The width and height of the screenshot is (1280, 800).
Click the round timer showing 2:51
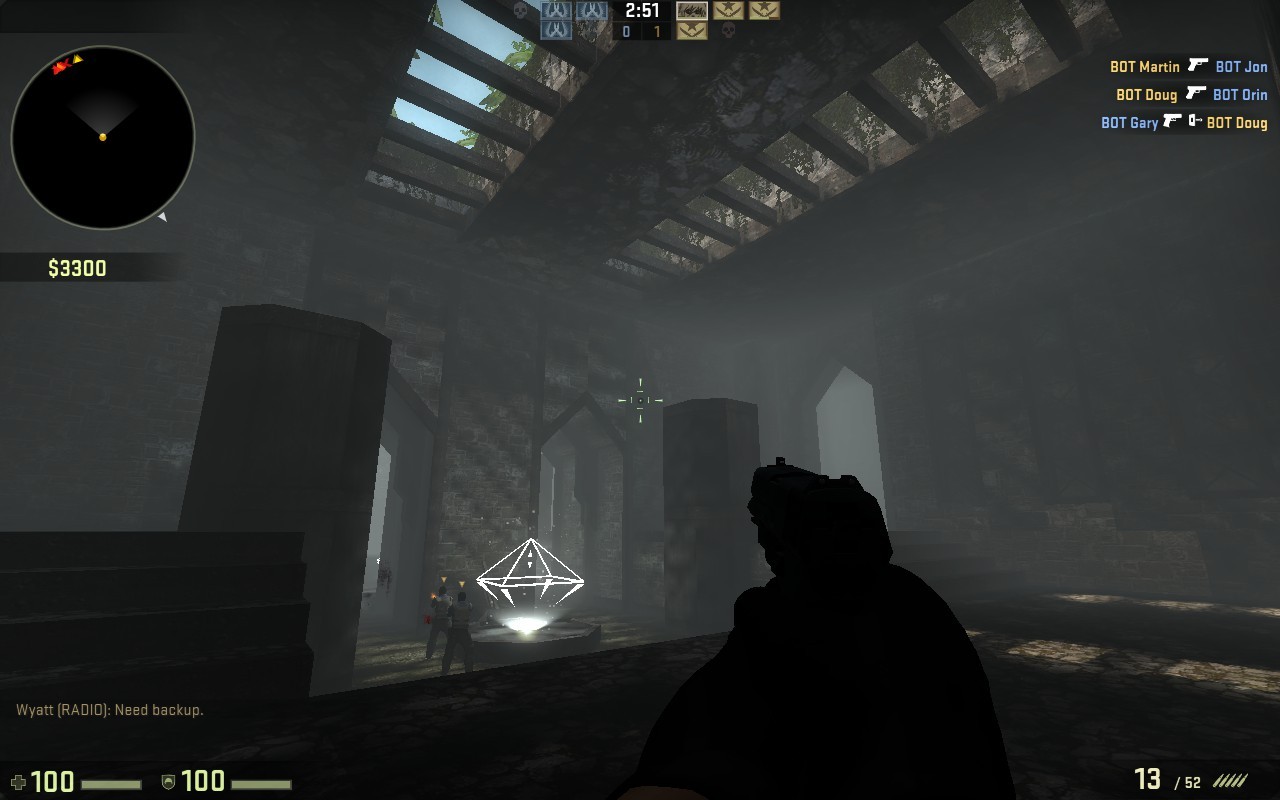pyautogui.click(x=641, y=11)
